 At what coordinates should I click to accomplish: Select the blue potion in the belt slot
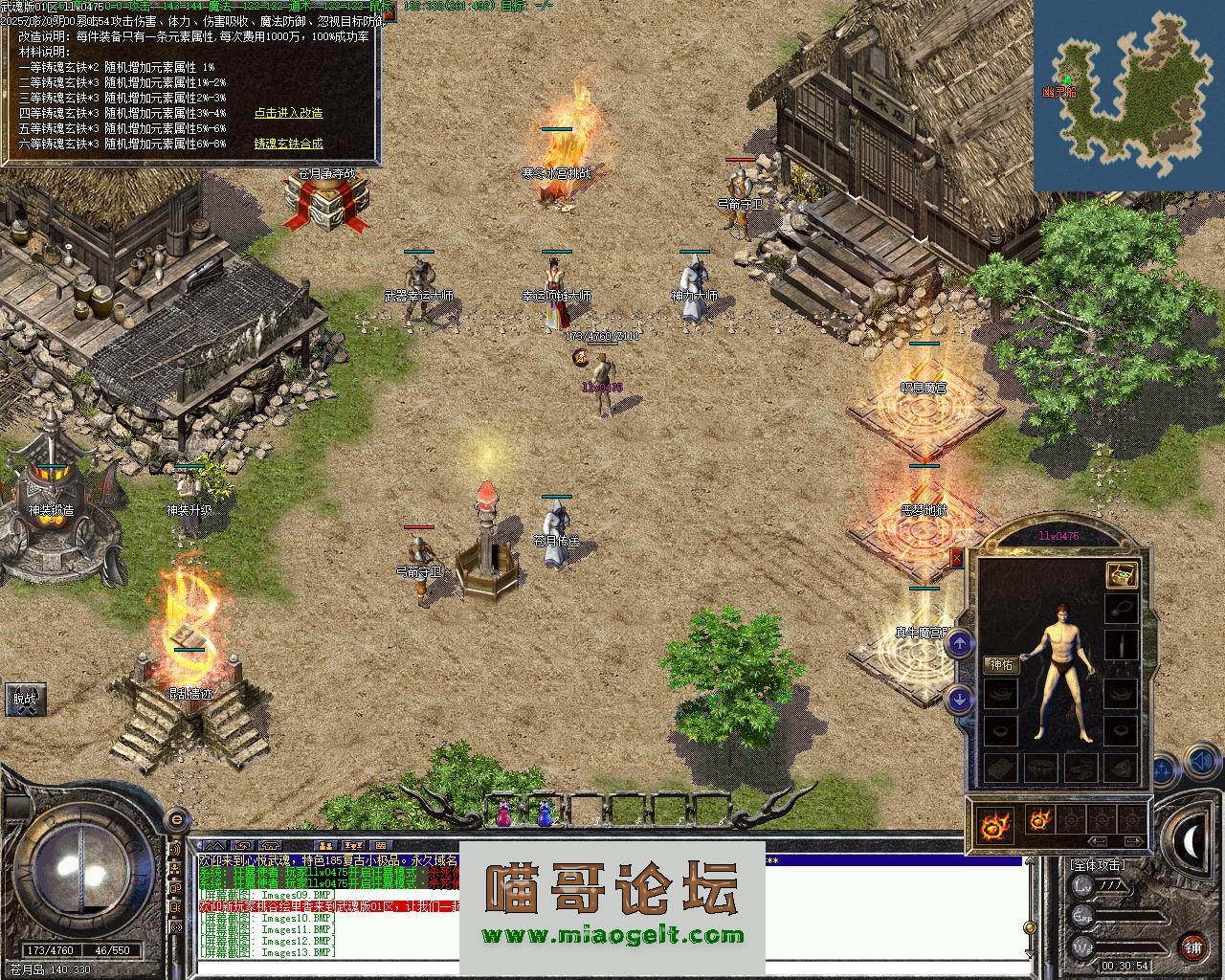[x=545, y=814]
